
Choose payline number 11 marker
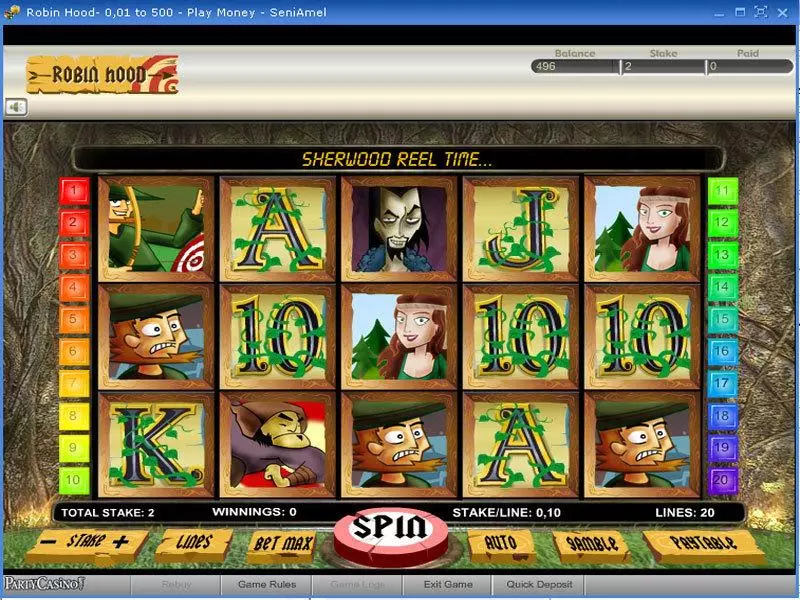point(722,190)
